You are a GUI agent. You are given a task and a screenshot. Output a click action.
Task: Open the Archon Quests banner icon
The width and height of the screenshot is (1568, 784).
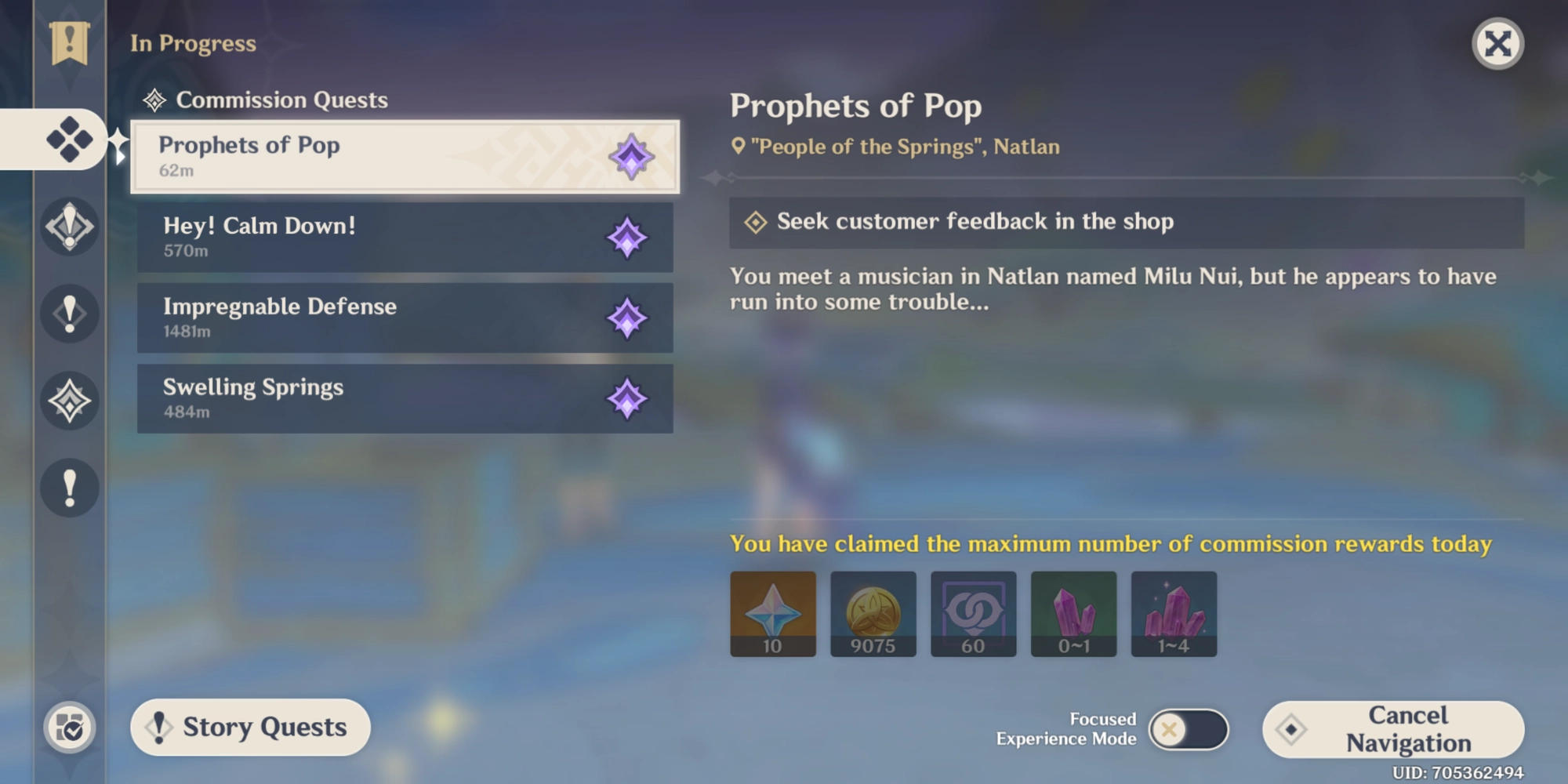pos(69,43)
